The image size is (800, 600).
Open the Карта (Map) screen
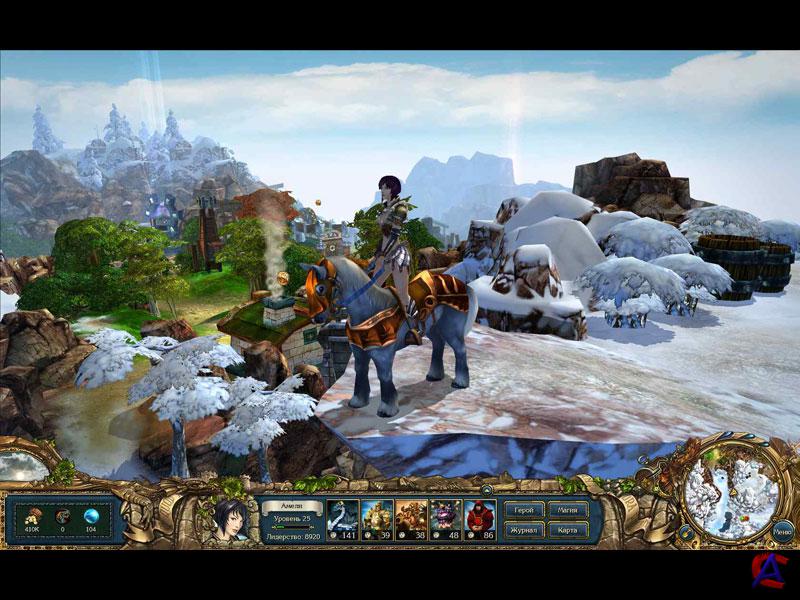pyautogui.click(x=565, y=529)
